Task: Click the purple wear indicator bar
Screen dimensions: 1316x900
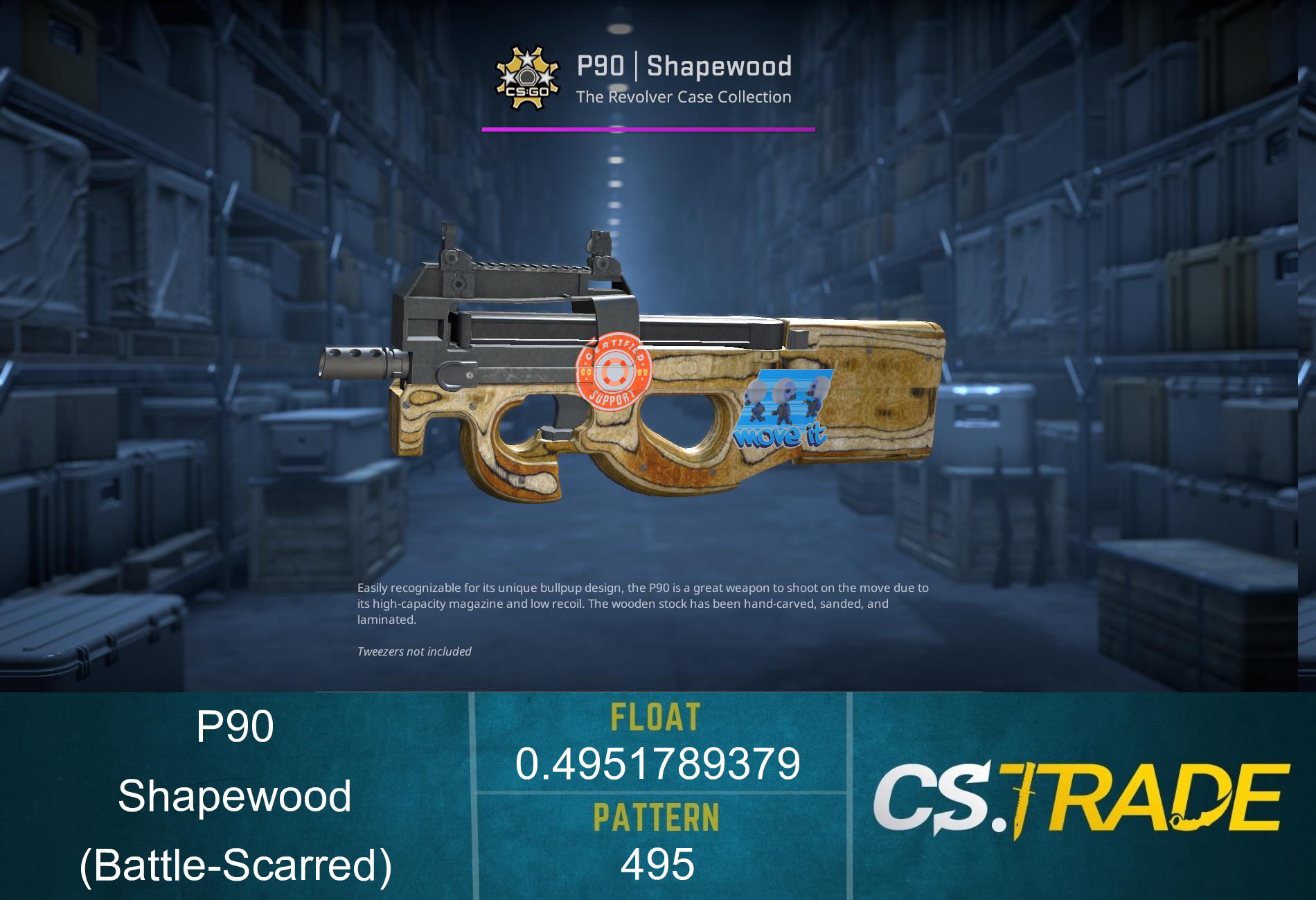Action: 648,127
